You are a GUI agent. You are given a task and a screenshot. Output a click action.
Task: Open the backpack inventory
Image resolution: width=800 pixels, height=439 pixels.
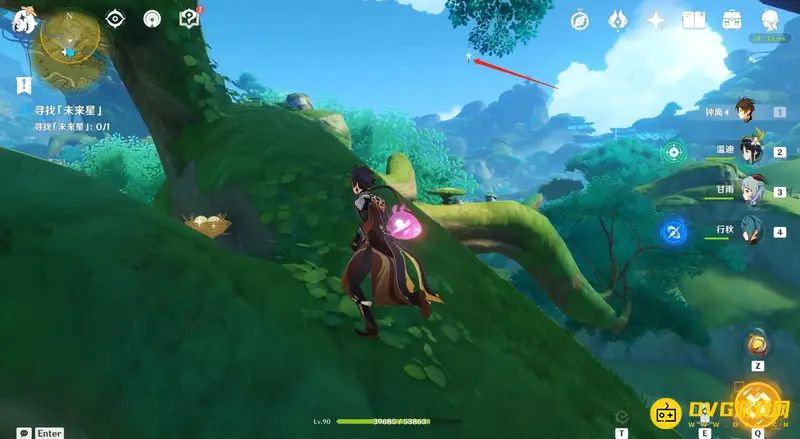coord(732,19)
